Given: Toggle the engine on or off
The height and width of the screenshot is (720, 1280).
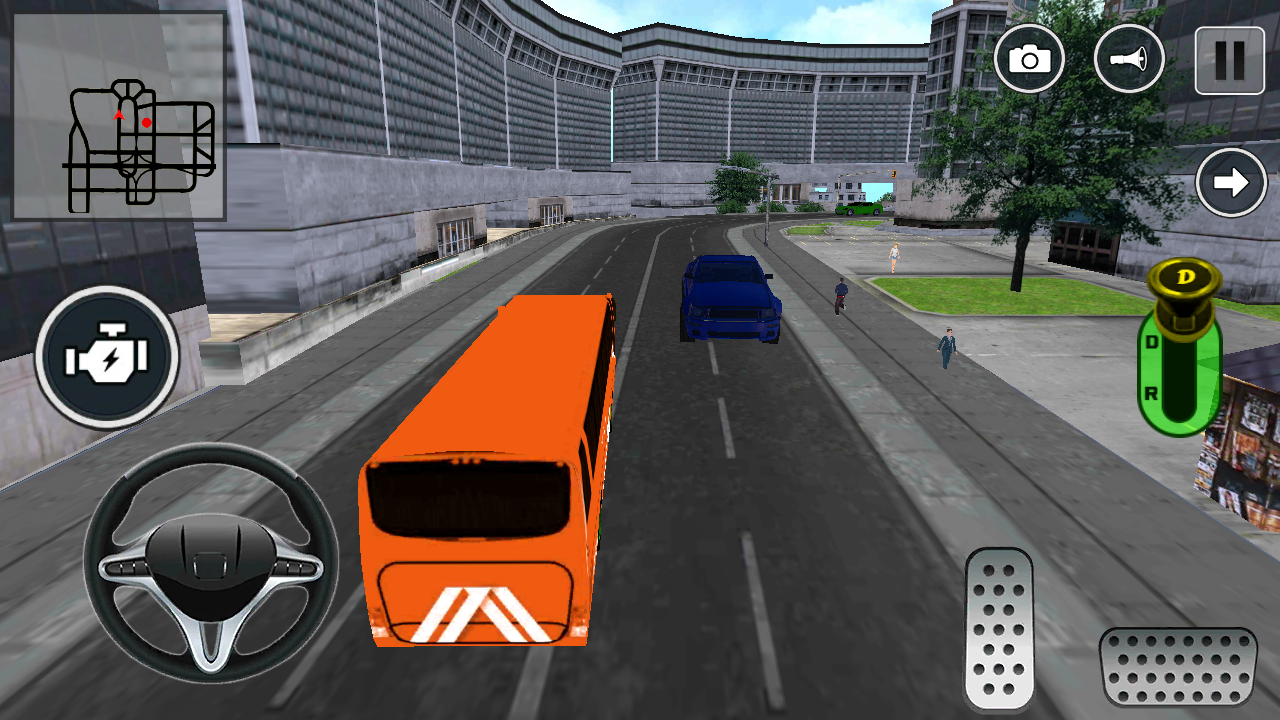Looking at the screenshot, I should coord(106,355).
